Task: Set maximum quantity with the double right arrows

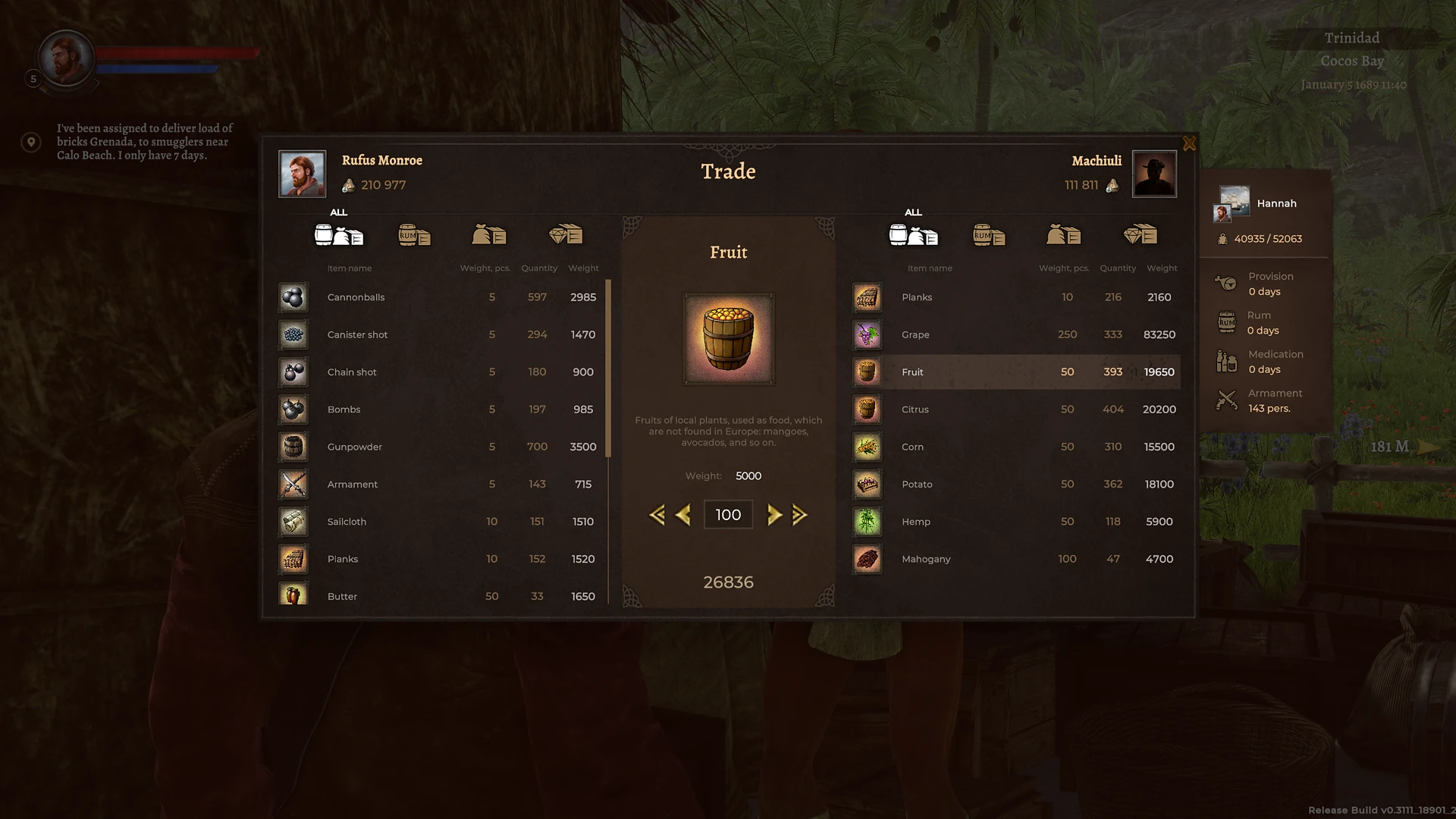Action: (799, 514)
